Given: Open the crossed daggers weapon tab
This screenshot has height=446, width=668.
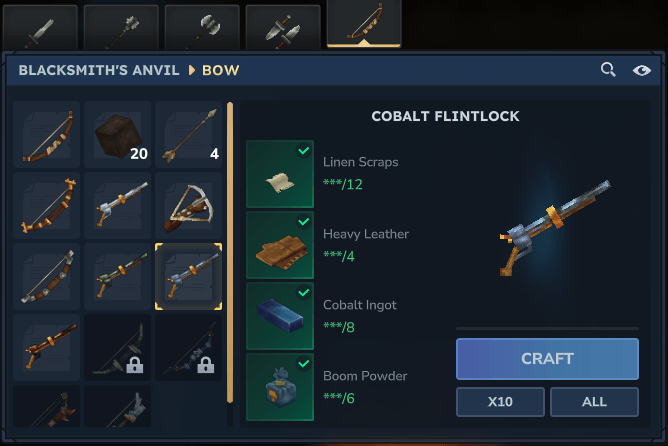Looking at the screenshot, I should coord(282,28).
